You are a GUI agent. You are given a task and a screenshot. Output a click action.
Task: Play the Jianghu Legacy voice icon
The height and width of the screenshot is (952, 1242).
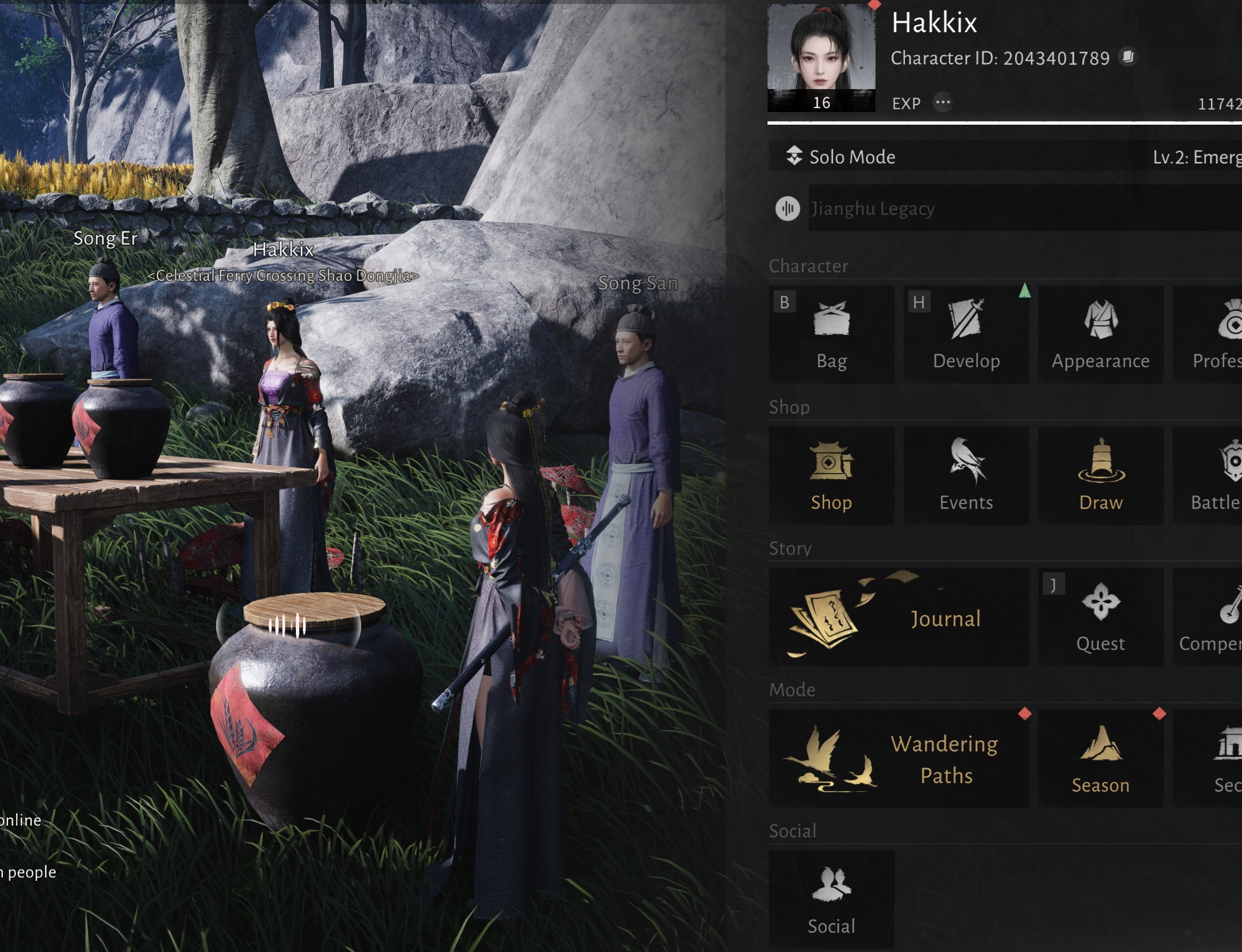tap(788, 208)
